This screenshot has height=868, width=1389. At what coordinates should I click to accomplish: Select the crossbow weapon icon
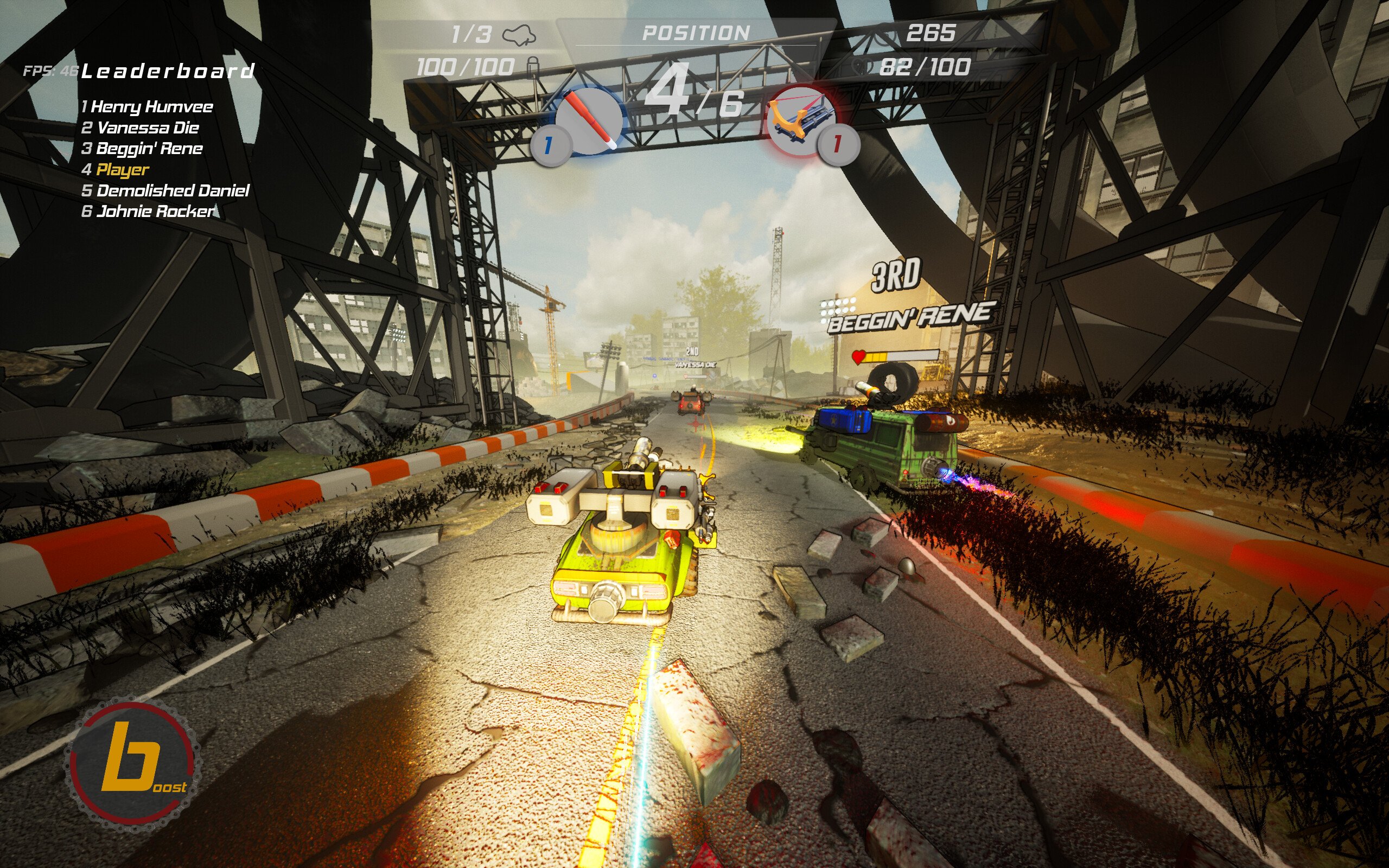[801, 122]
